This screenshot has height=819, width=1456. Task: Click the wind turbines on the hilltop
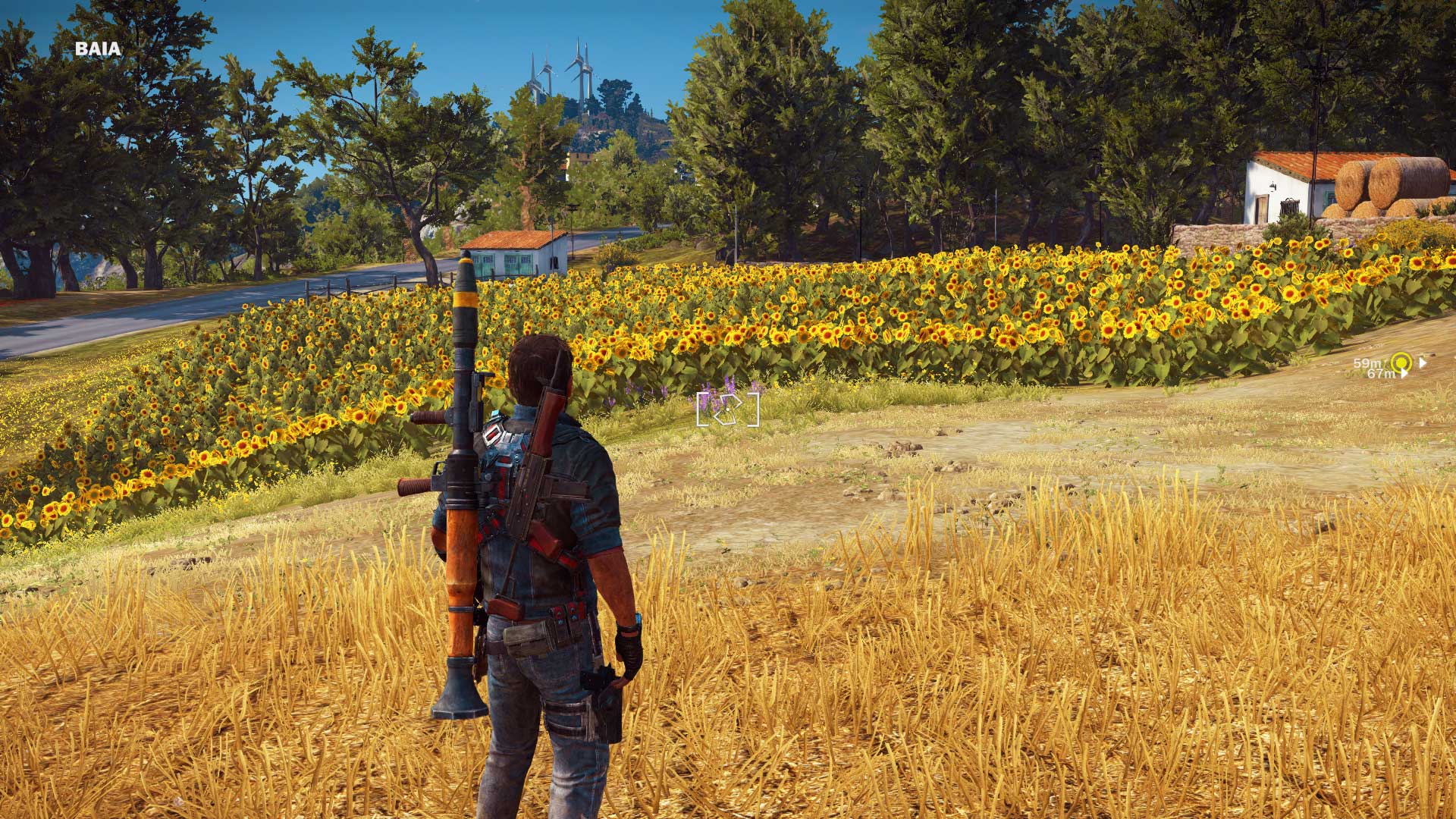pos(563,68)
